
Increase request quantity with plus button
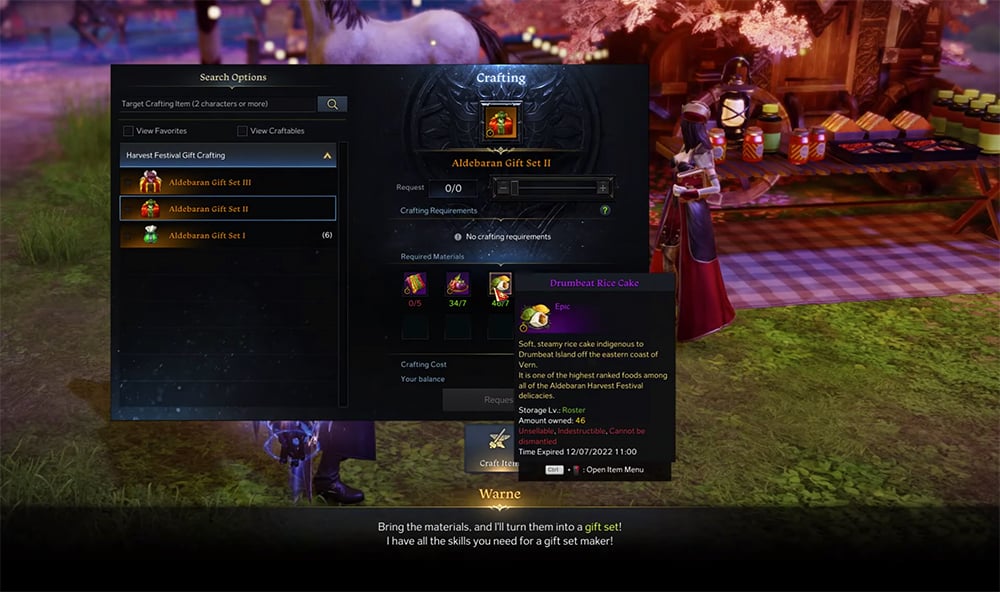click(603, 188)
